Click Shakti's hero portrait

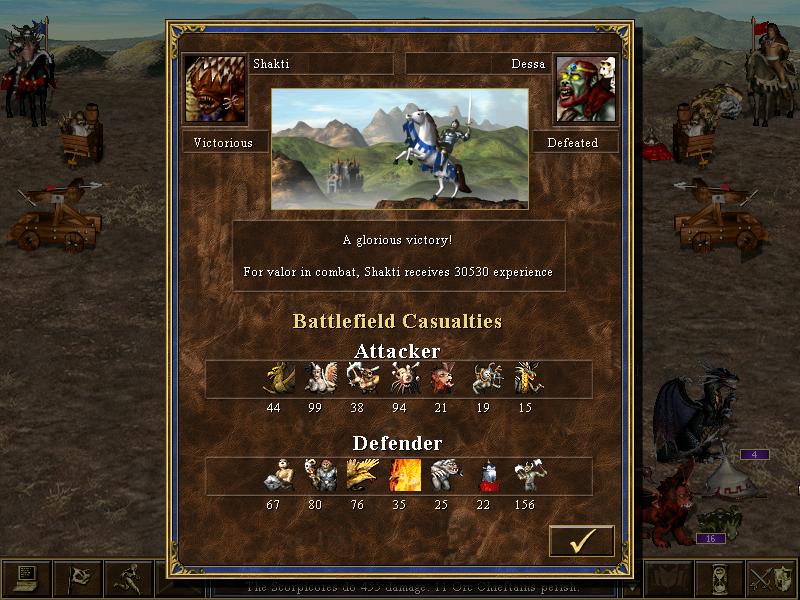pos(215,88)
